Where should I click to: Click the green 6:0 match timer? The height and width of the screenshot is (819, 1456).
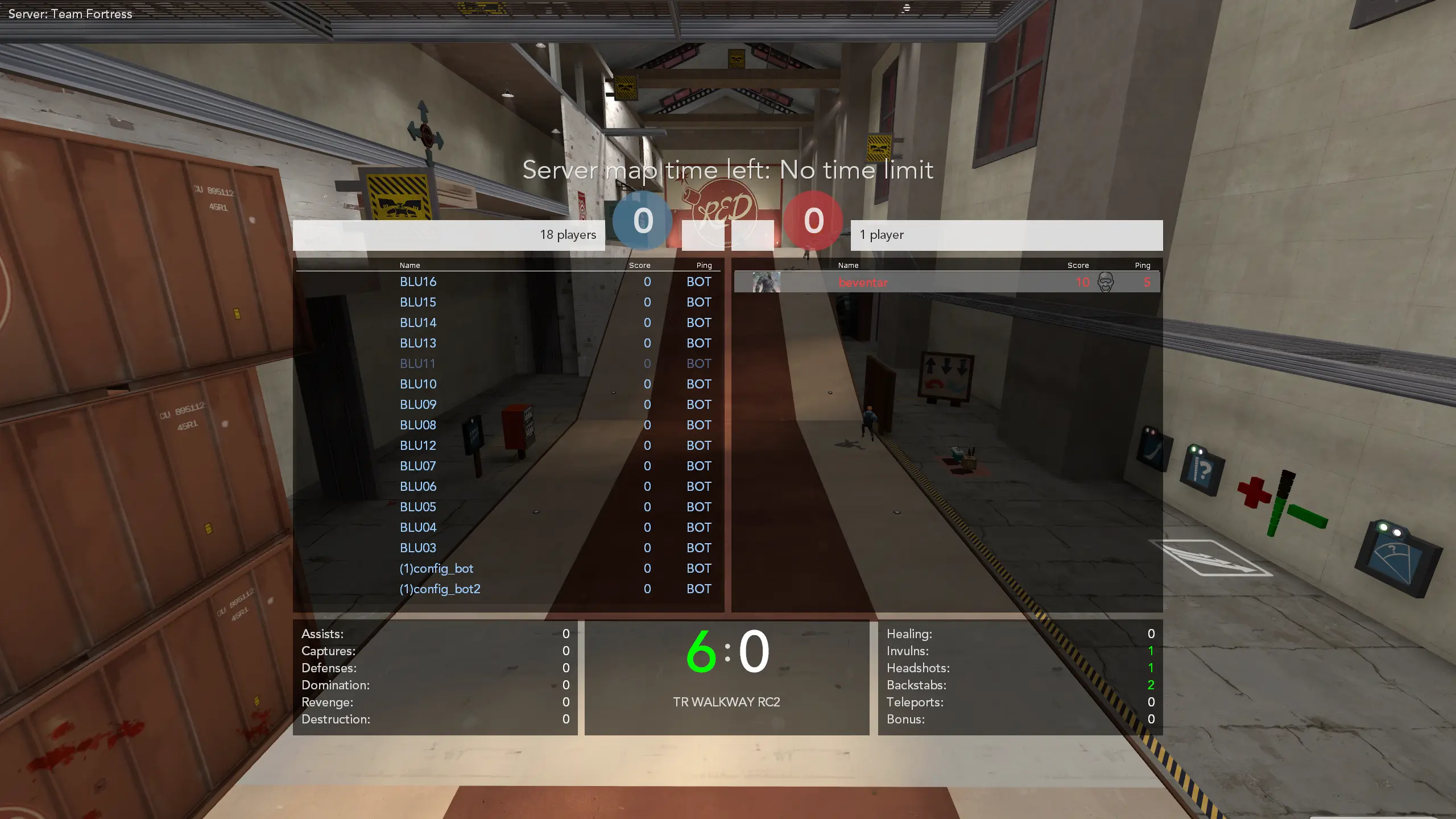(x=727, y=651)
